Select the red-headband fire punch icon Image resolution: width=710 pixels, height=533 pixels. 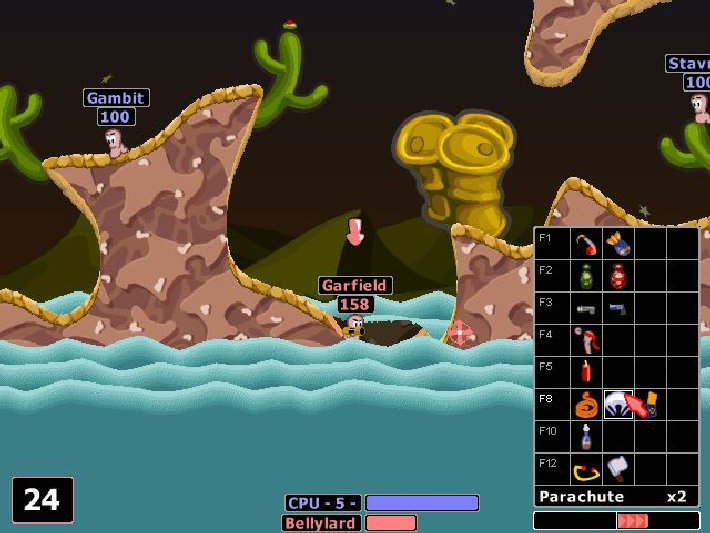586,340
